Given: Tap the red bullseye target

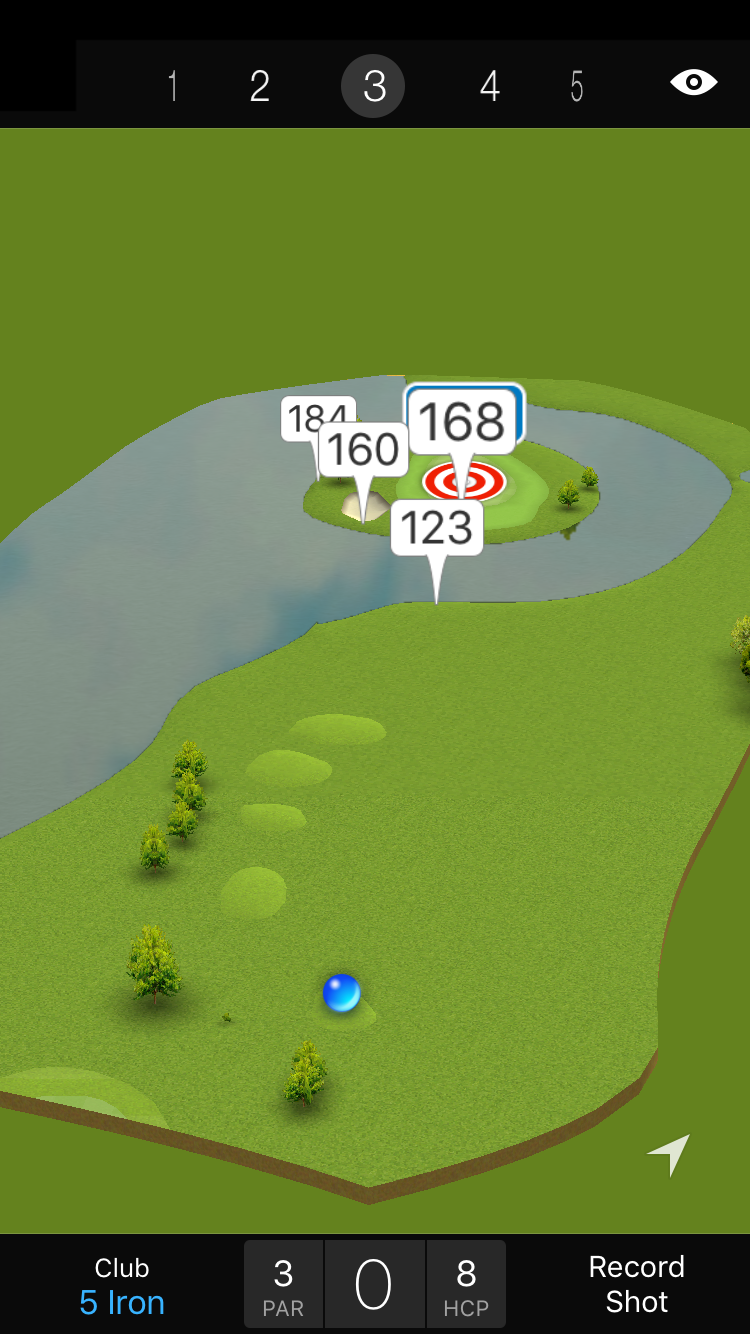Looking at the screenshot, I should pyautogui.click(x=464, y=482).
